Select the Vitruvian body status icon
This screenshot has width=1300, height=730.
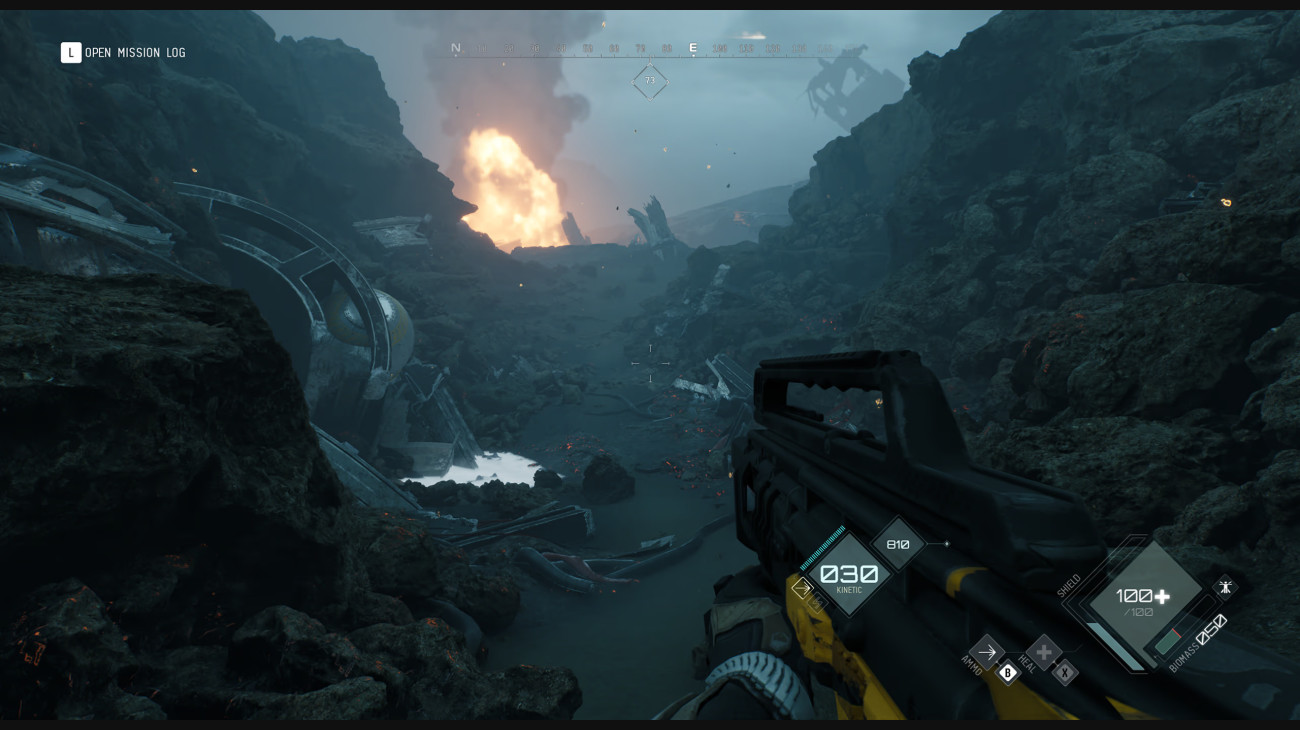(x=1224, y=588)
